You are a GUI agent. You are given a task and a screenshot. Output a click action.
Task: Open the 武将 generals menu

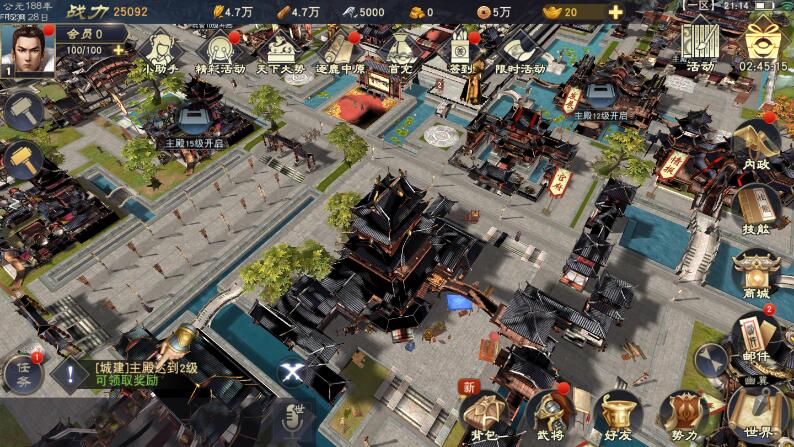pyautogui.click(x=551, y=415)
